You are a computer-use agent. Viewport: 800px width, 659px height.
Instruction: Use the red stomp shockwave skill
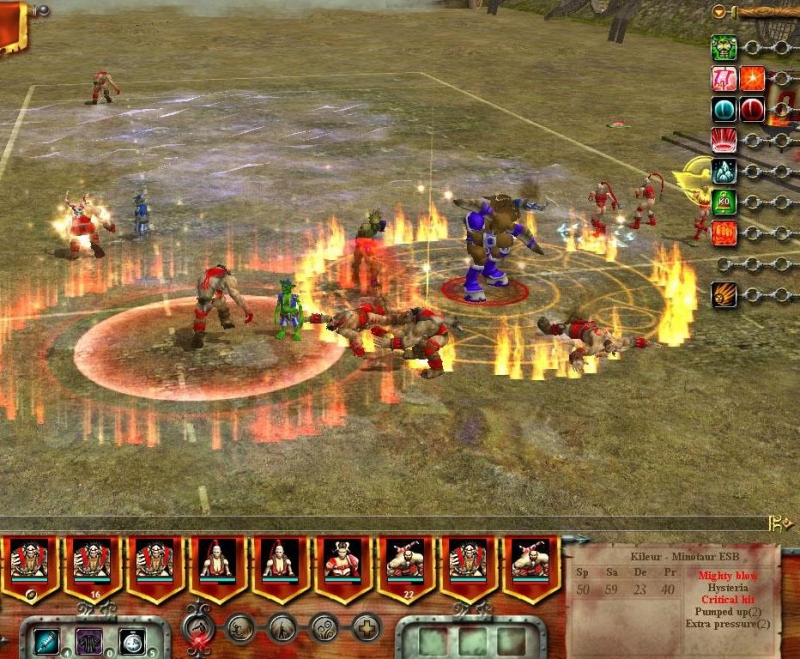pyautogui.click(x=724, y=140)
